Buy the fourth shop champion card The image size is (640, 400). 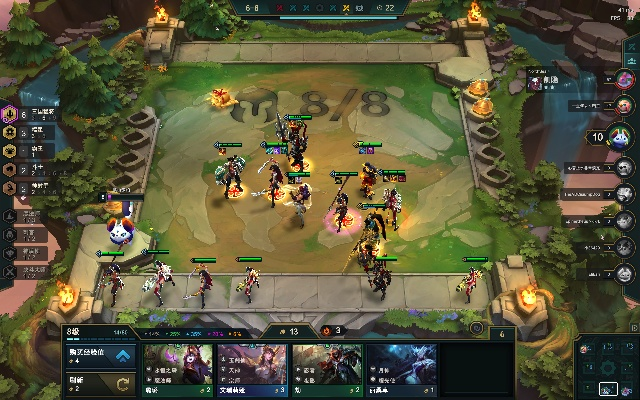click(400, 371)
